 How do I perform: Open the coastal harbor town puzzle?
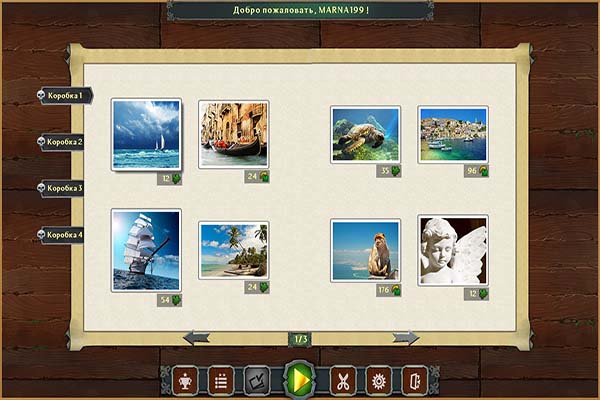[452, 134]
